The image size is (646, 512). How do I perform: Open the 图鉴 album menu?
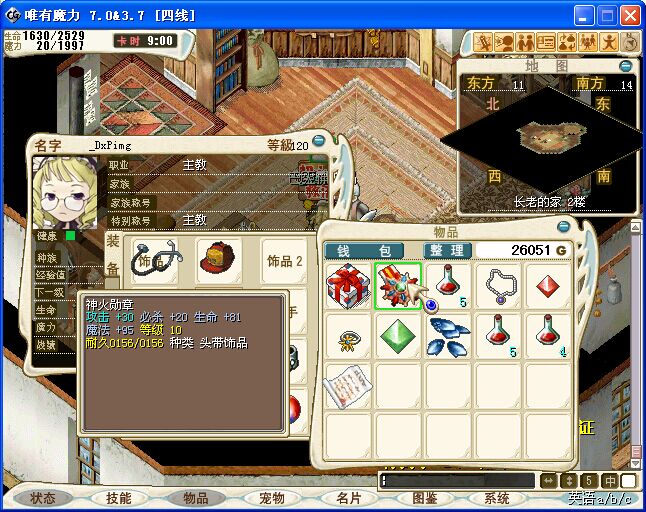pos(424,498)
